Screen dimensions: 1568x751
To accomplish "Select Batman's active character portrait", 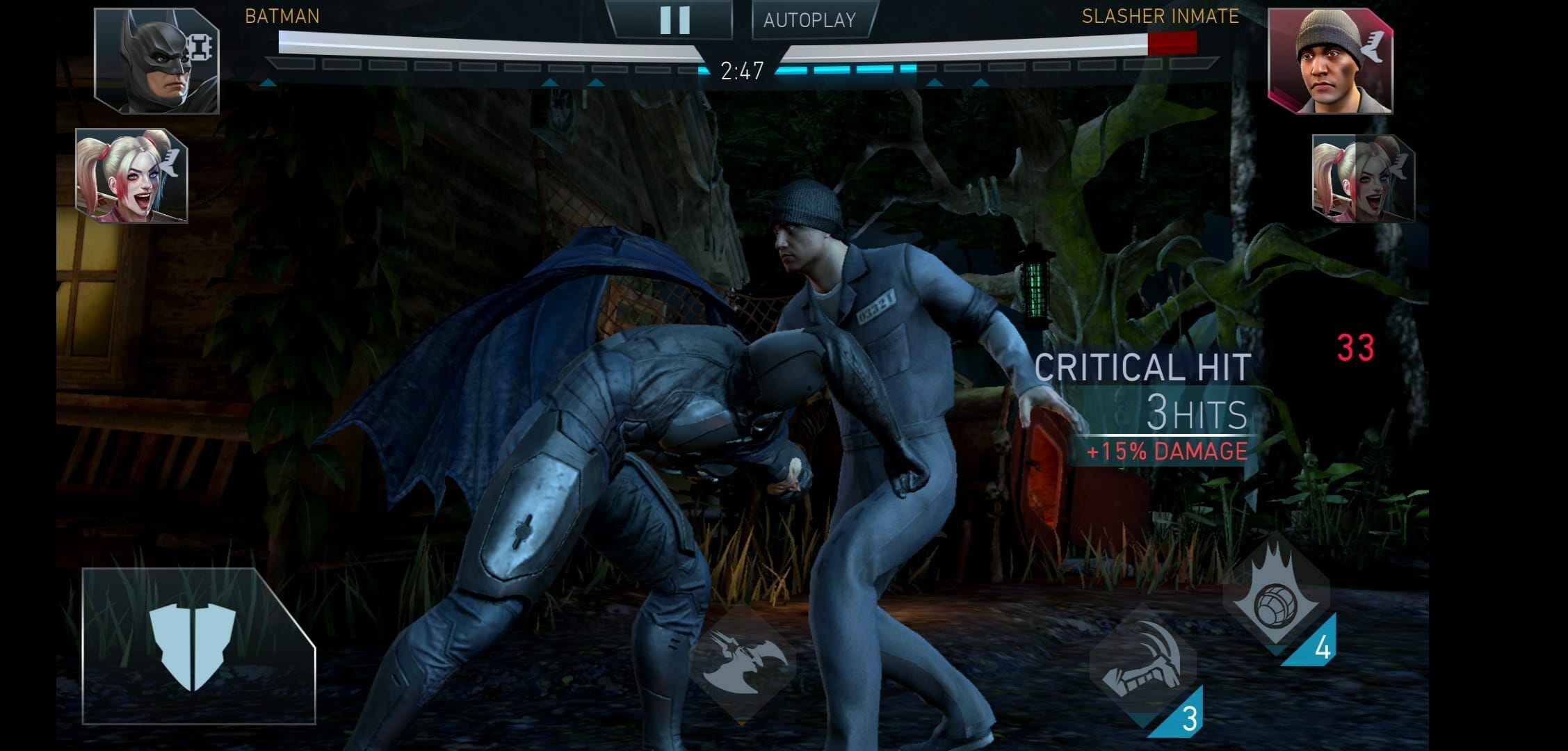I will click(x=157, y=61).
